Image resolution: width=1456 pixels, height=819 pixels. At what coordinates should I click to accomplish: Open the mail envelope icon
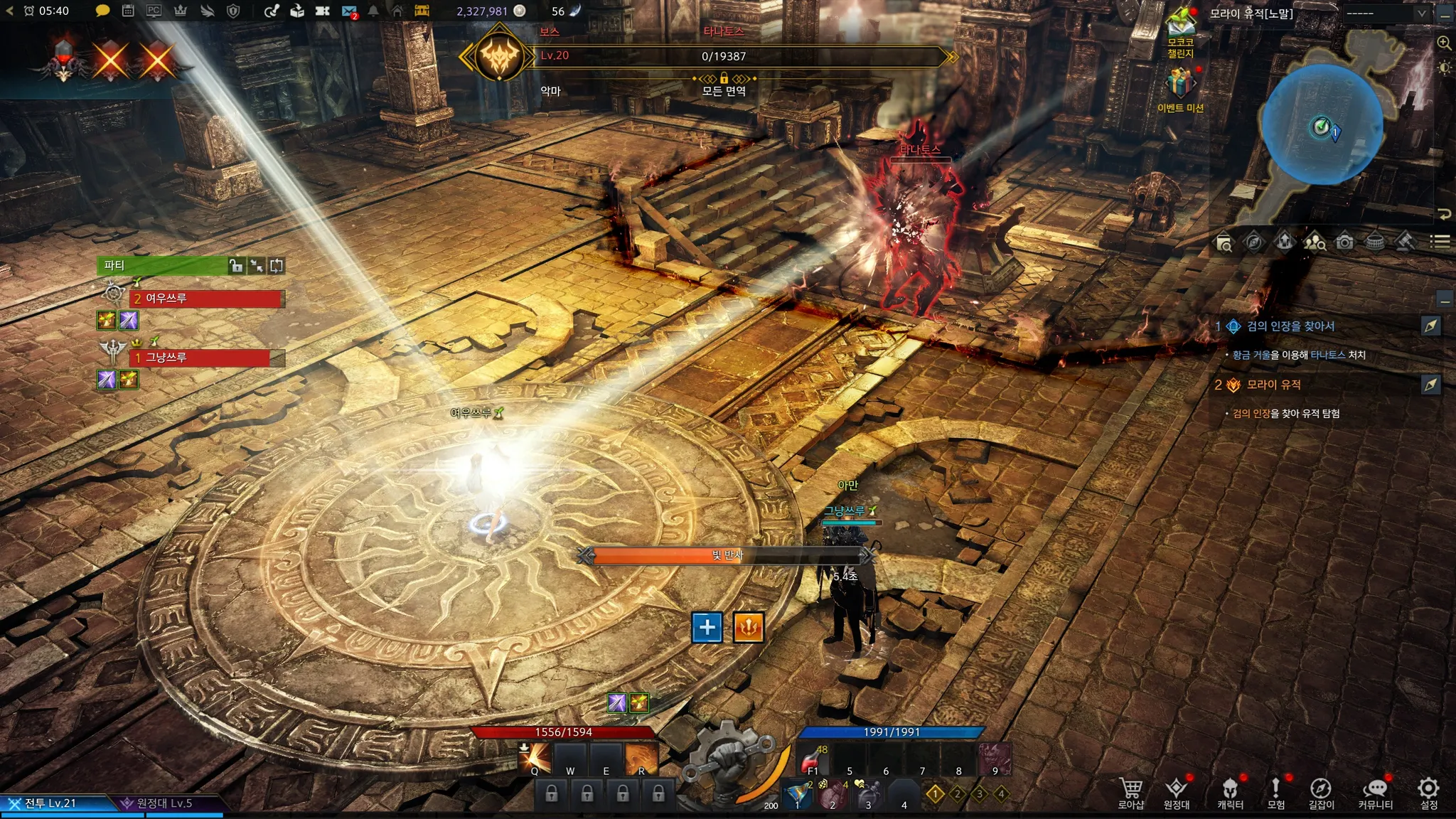(x=349, y=11)
